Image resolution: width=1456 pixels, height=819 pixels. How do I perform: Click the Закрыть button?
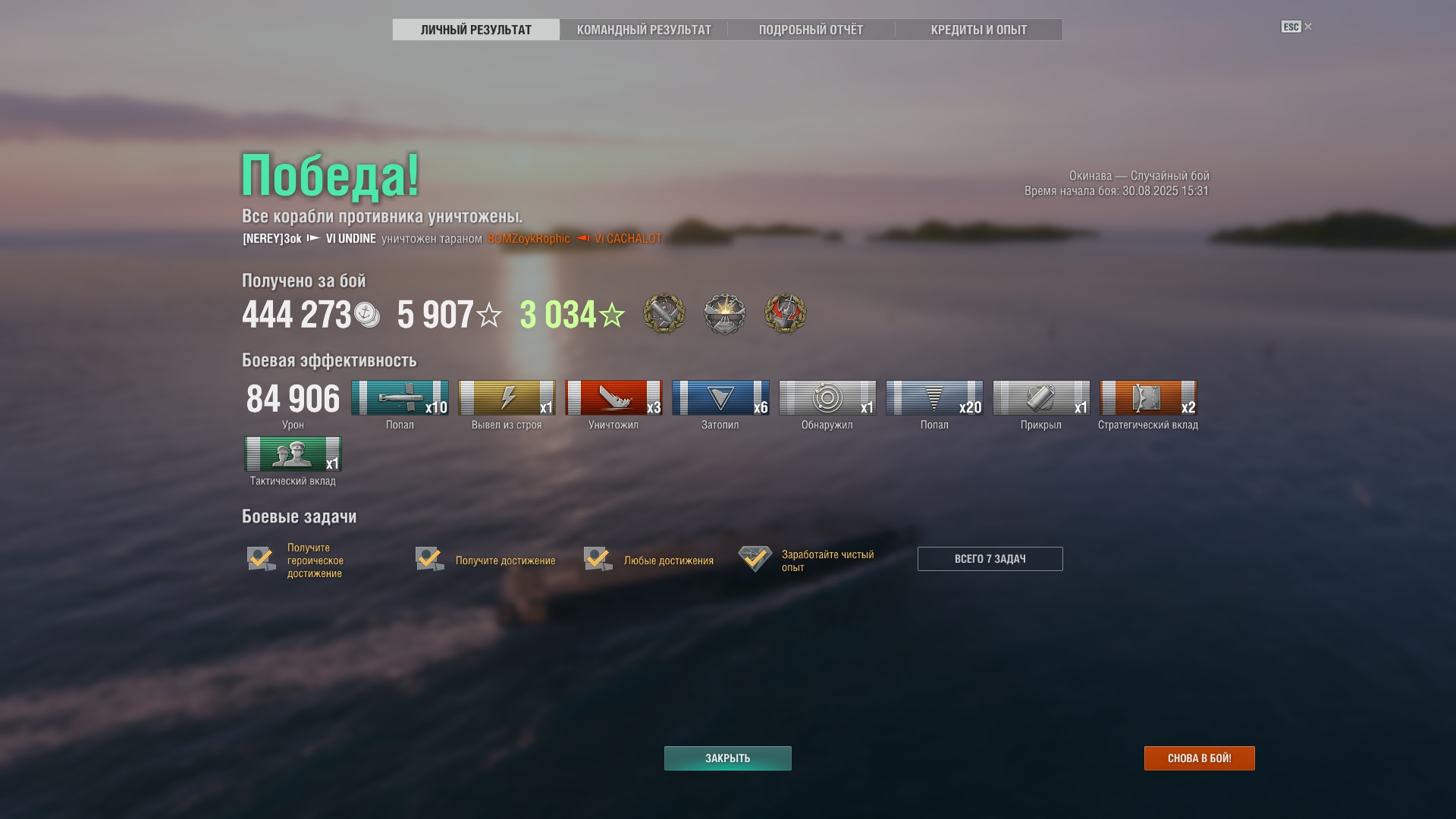[x=727, y=758]
